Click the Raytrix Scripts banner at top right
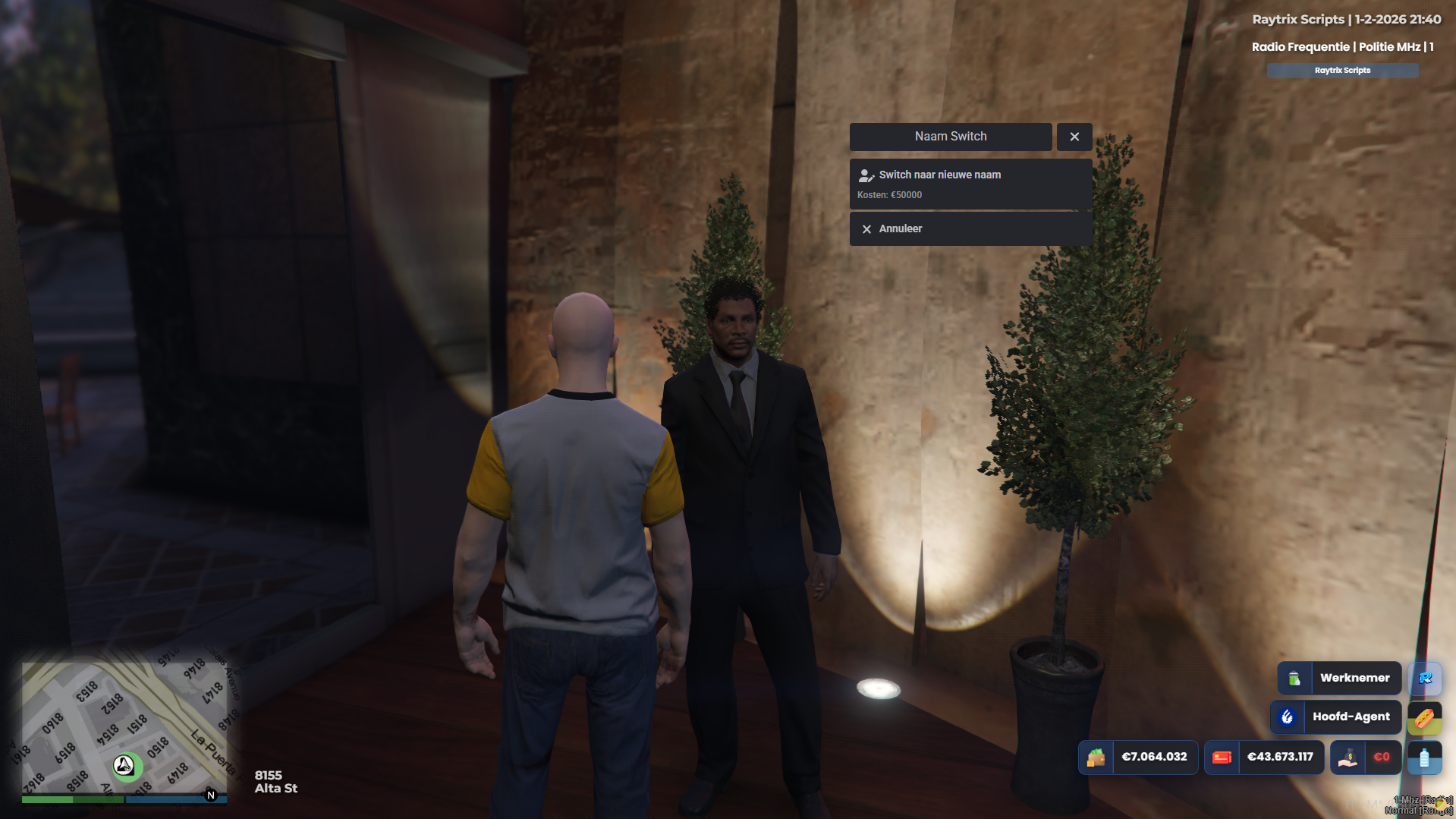 1342,70
